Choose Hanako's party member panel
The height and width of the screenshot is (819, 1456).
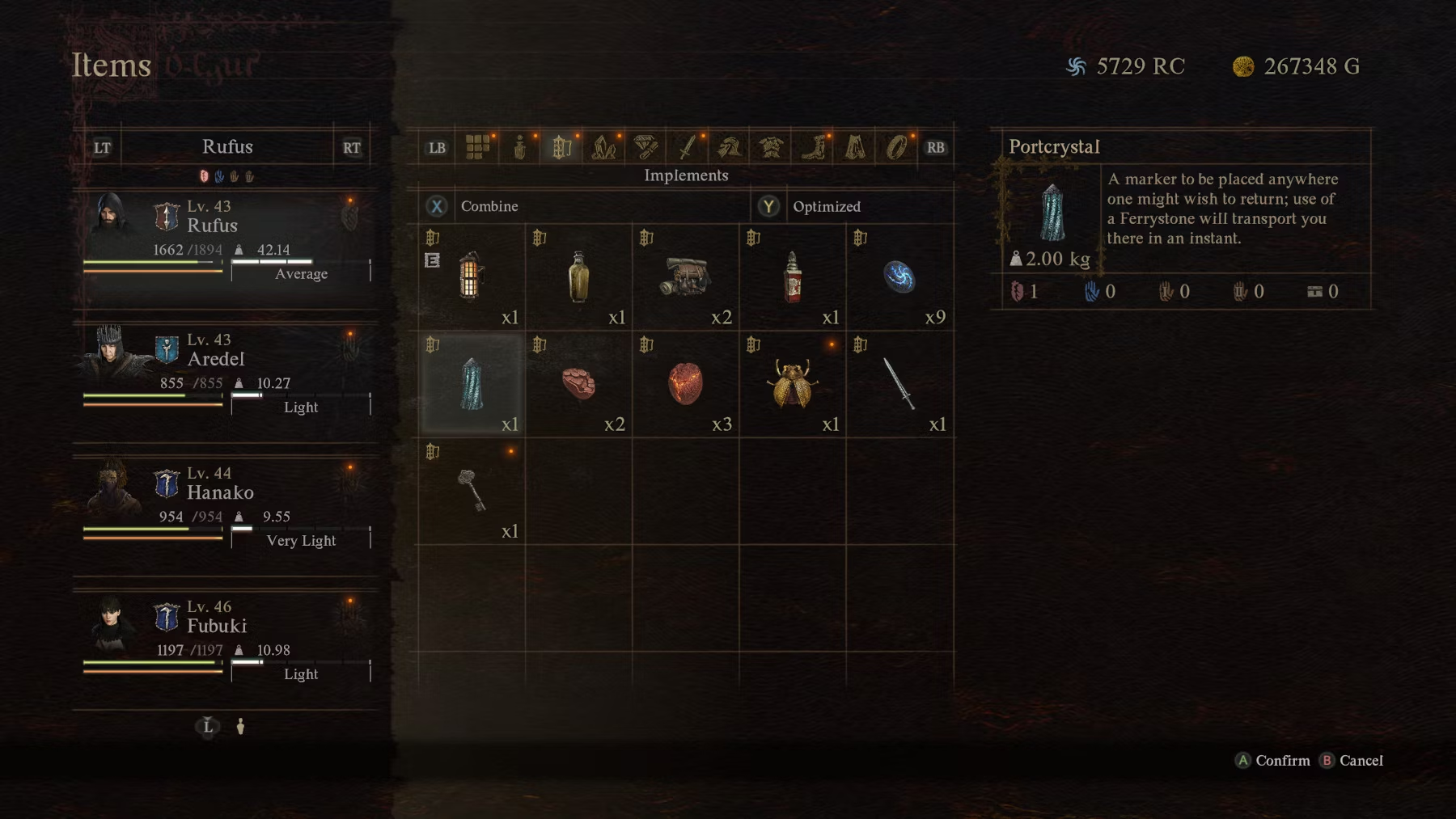click(x=226, y=505)
